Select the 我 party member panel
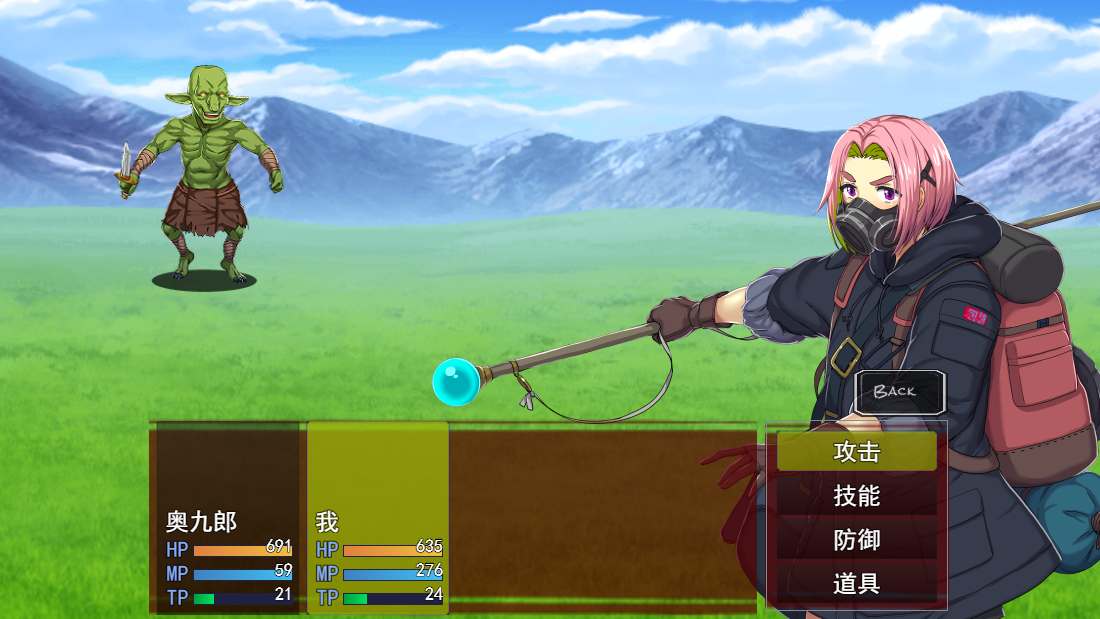Image resolution: width=1100 pixels, height=619 pixels. (378, 520)
